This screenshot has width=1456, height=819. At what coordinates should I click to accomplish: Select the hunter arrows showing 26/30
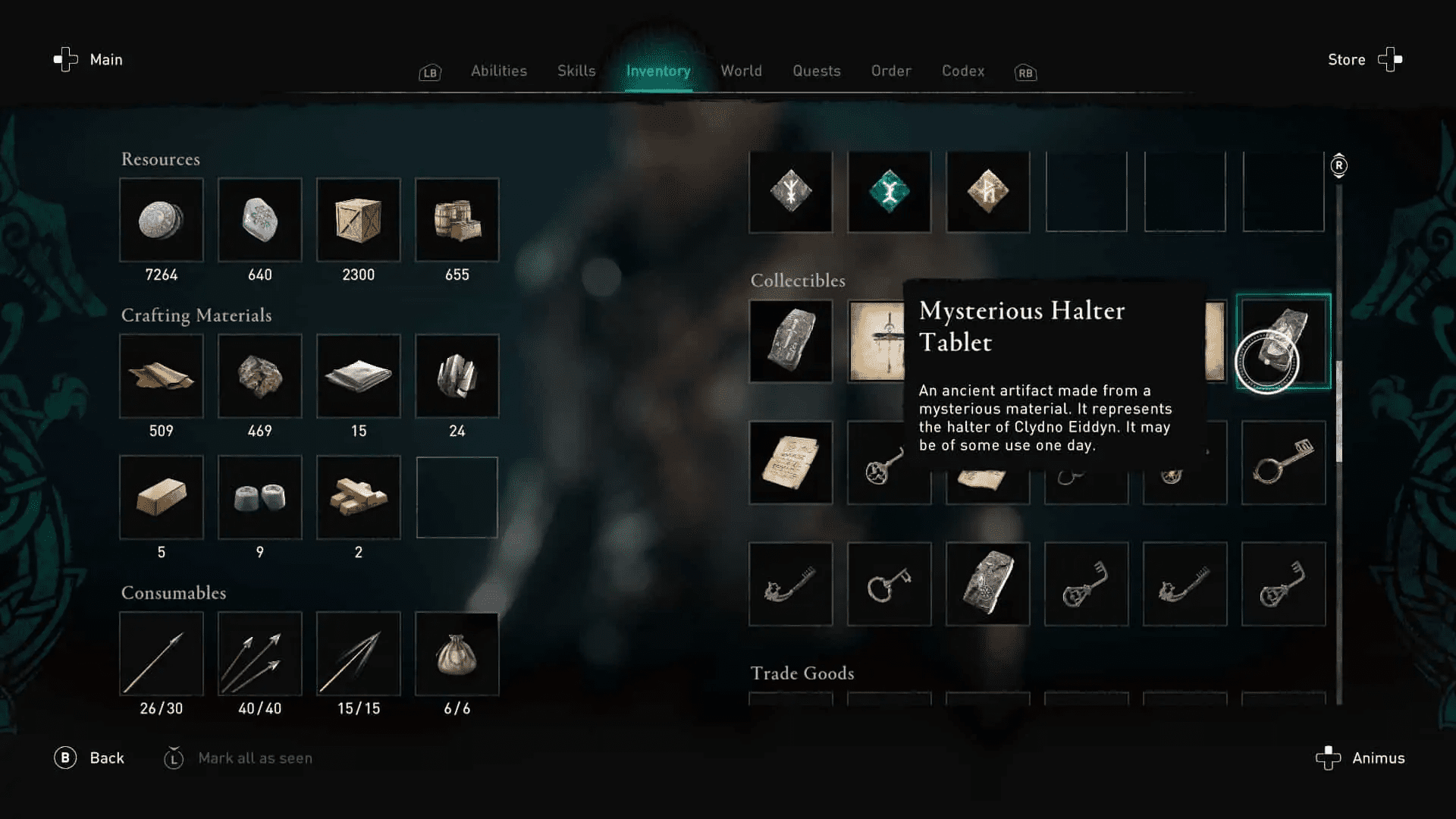point(162,654)
